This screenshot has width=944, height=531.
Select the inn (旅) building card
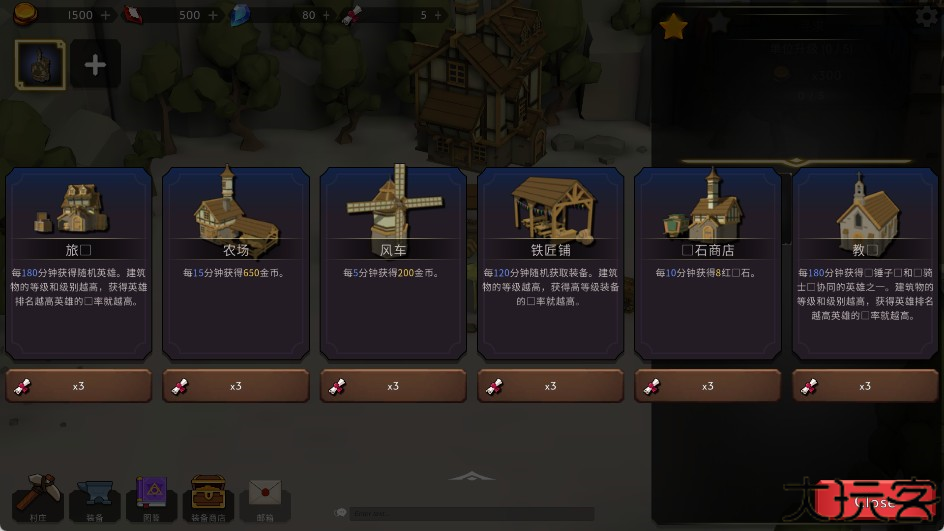(79, 263)
